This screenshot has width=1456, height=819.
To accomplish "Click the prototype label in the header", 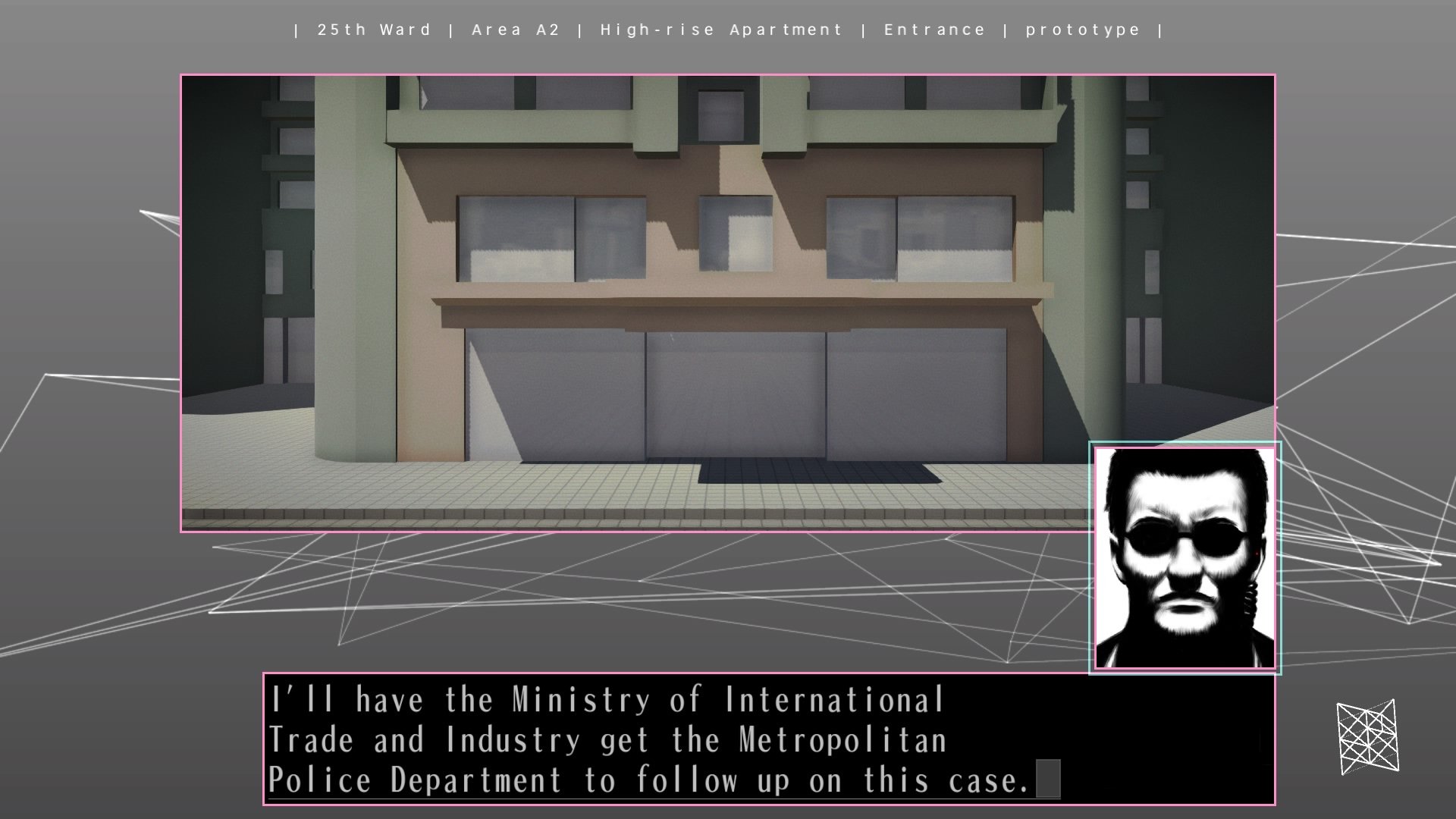I will [1081, 30].
